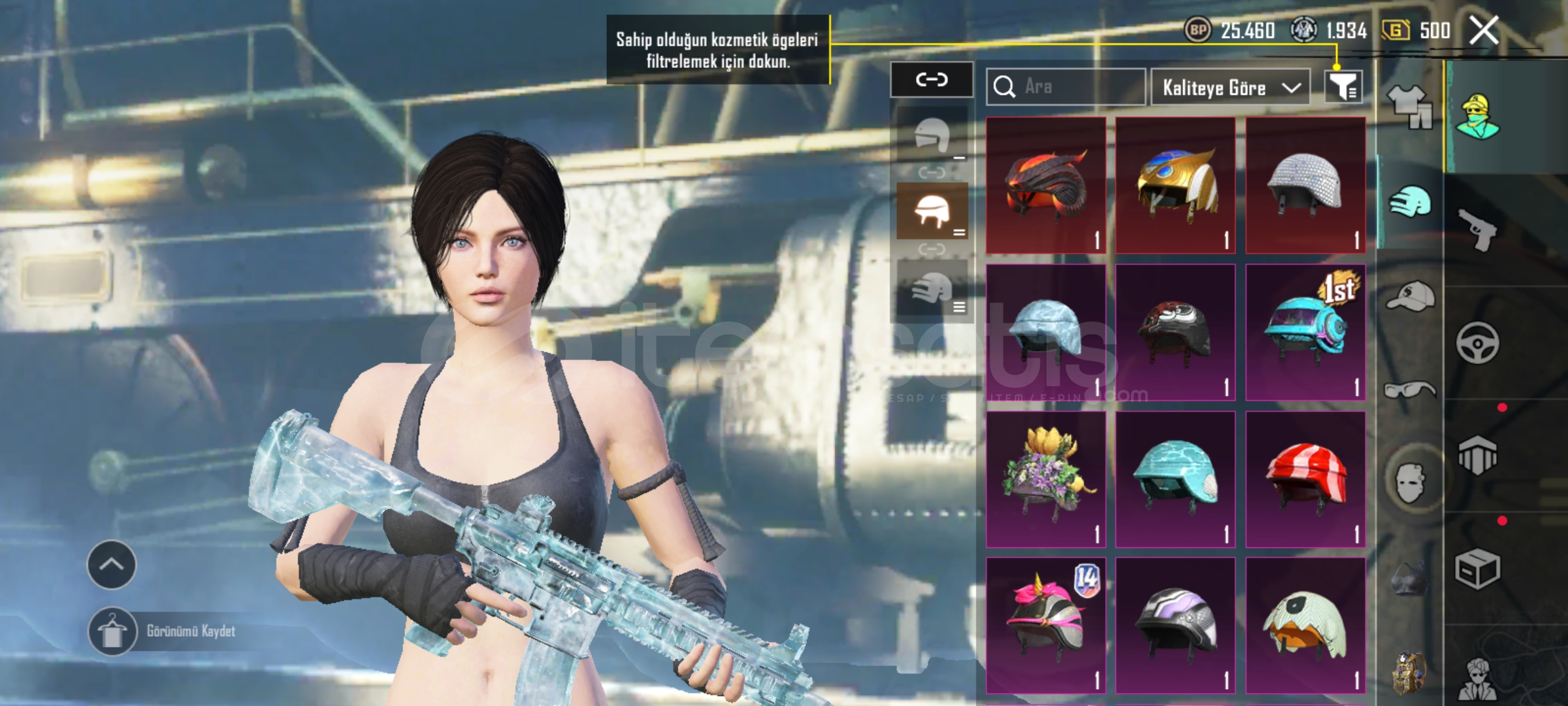
Task: Choose the golden winged helmet
Action: [1175, 185]
